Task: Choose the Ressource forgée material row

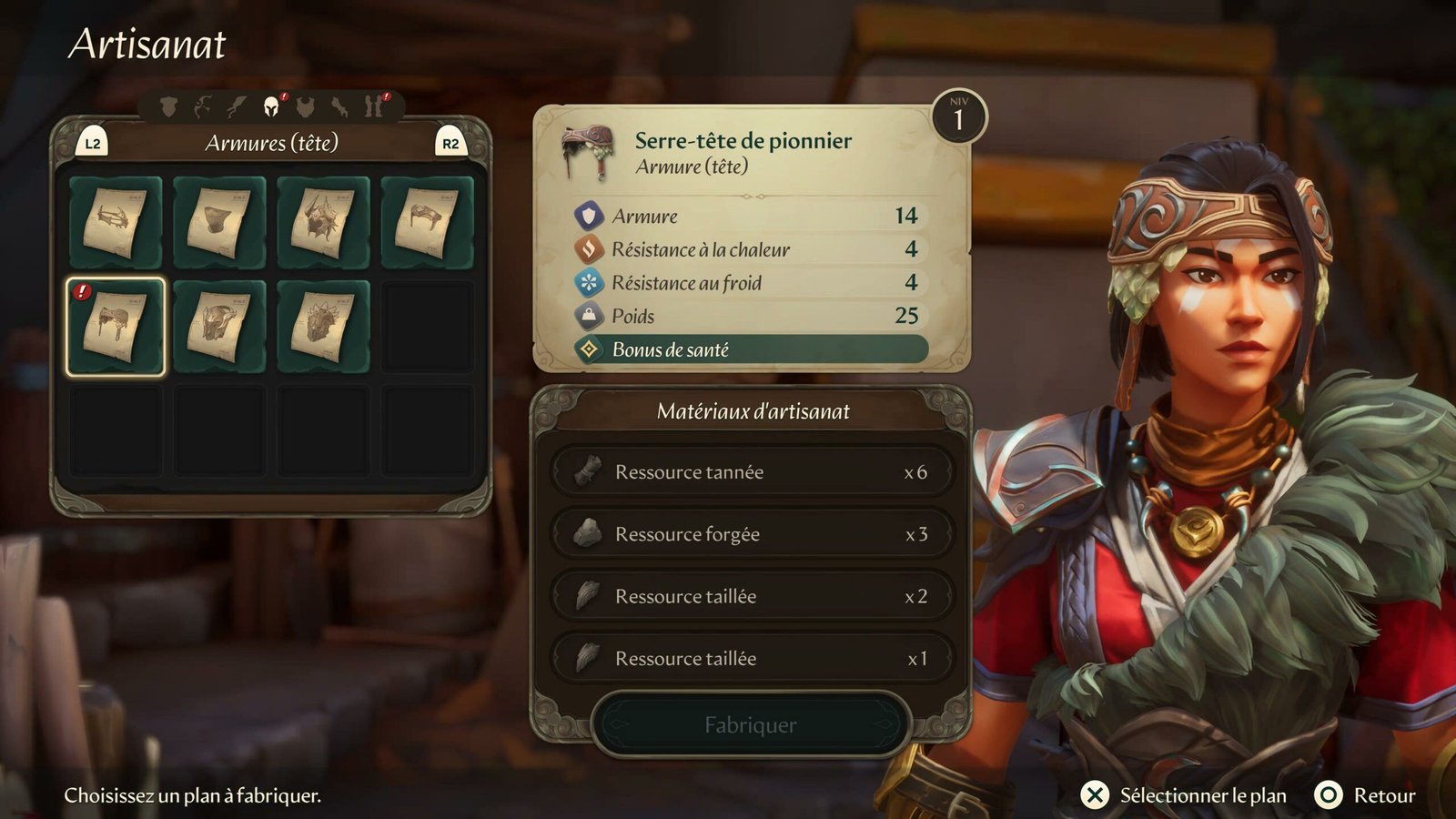Action: (x=752, y=534)
